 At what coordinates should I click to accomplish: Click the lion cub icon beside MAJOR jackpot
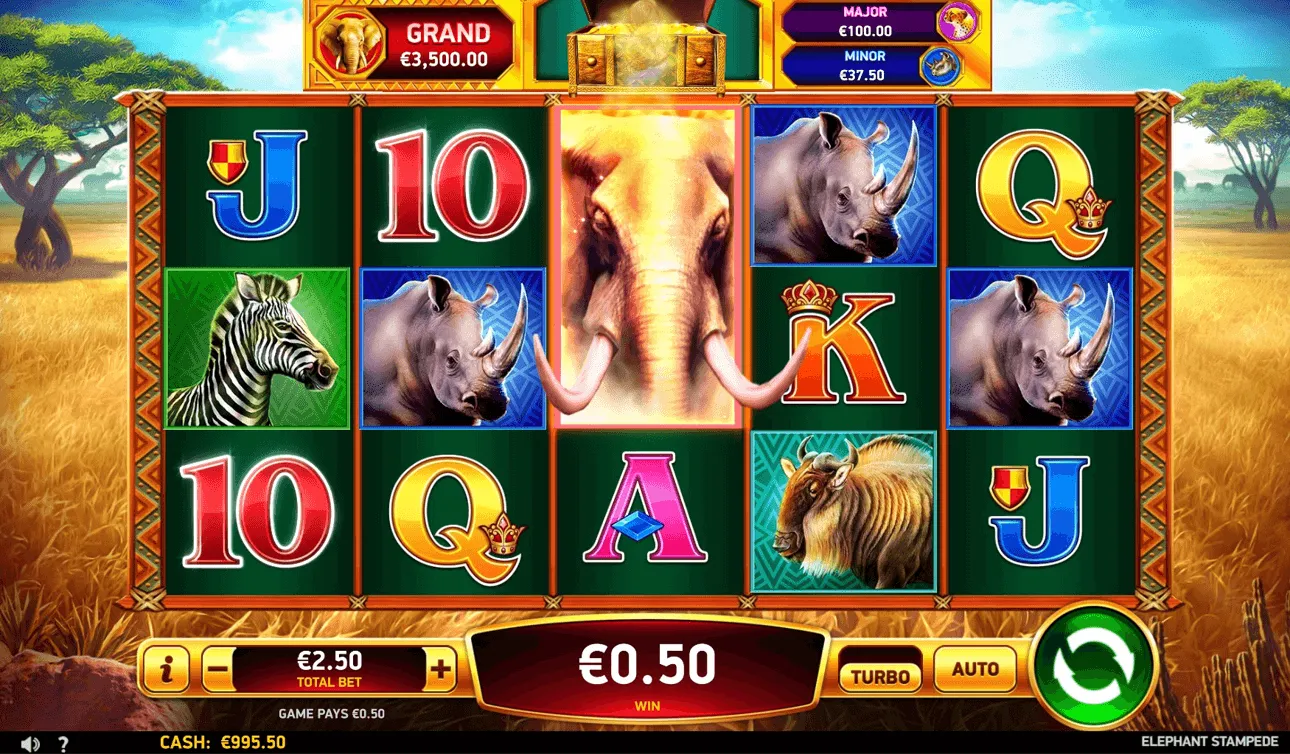[x=960, y=22]
